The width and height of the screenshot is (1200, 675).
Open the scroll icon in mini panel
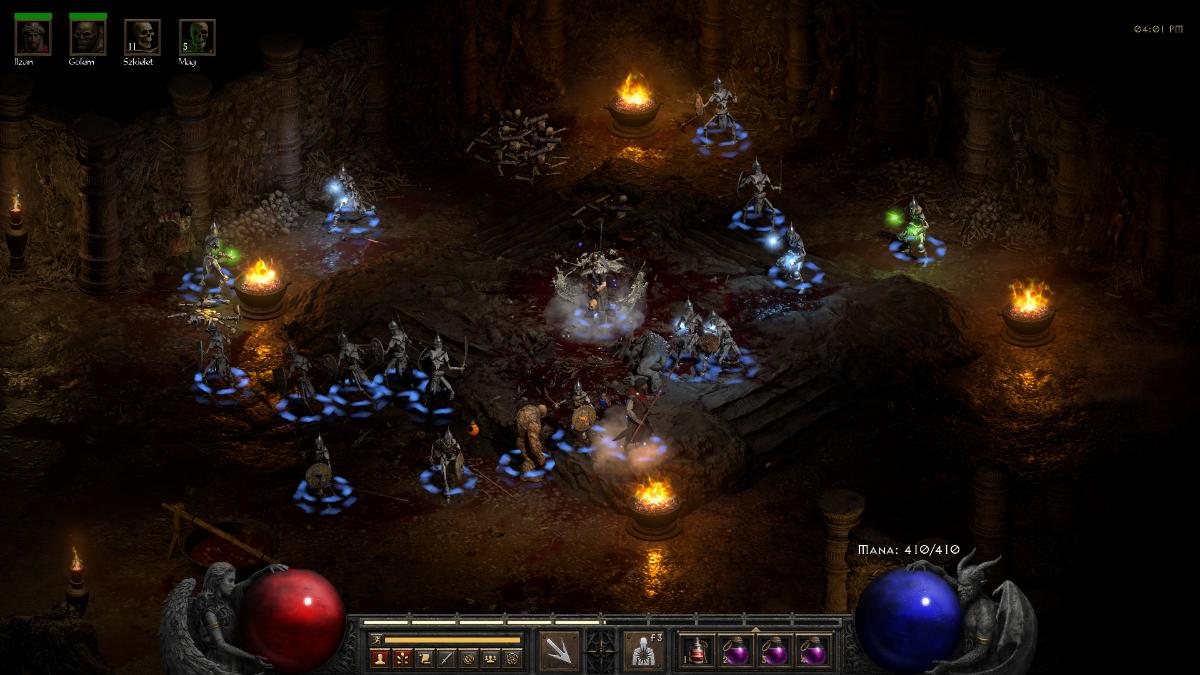coord(424,658)
